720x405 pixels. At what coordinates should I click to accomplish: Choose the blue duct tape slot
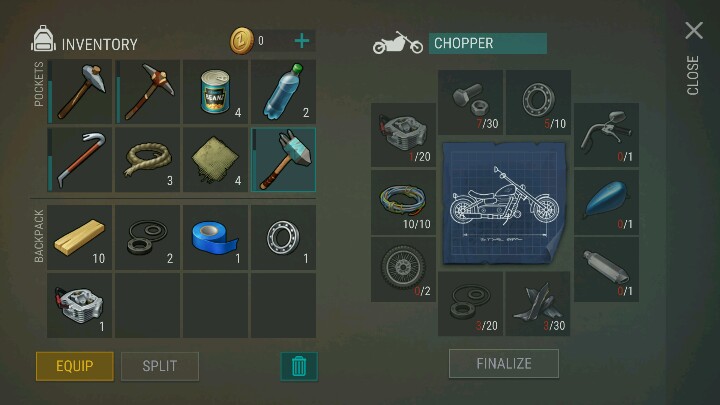[215, 238]
